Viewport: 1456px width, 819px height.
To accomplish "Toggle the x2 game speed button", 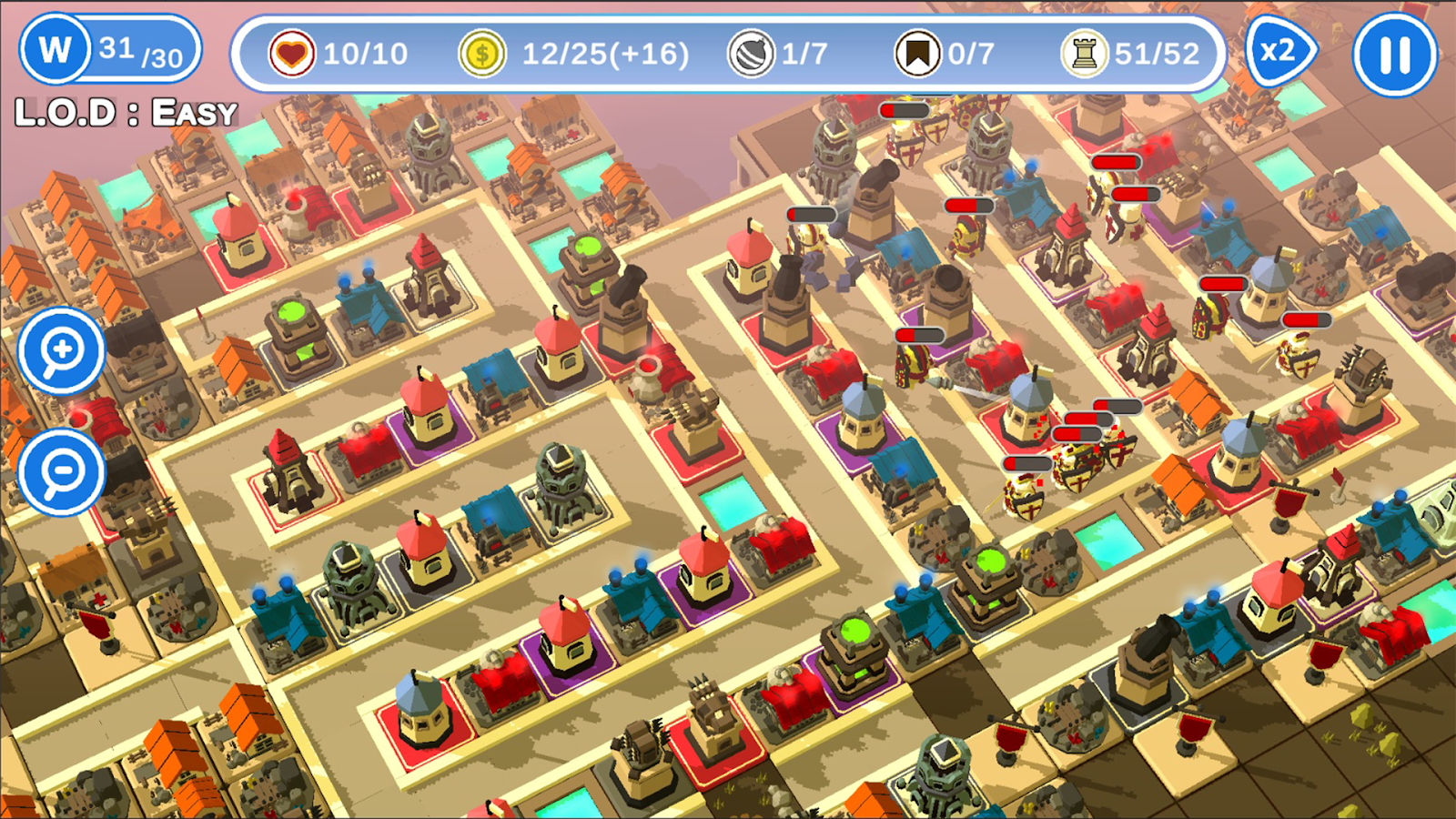I will tap(1279, 51).
